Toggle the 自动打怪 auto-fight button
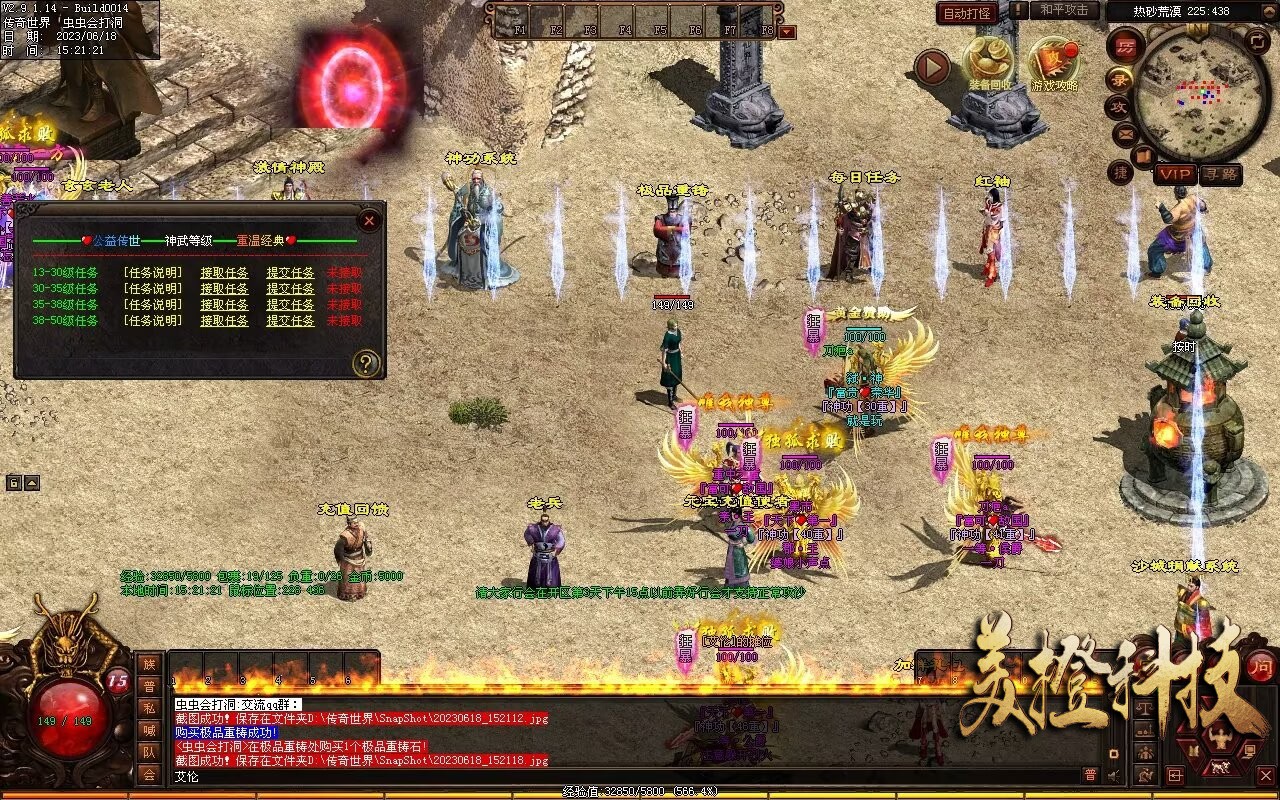Image resolution: width=1280 pixels, height=800 pixels. tap(967, 13)
